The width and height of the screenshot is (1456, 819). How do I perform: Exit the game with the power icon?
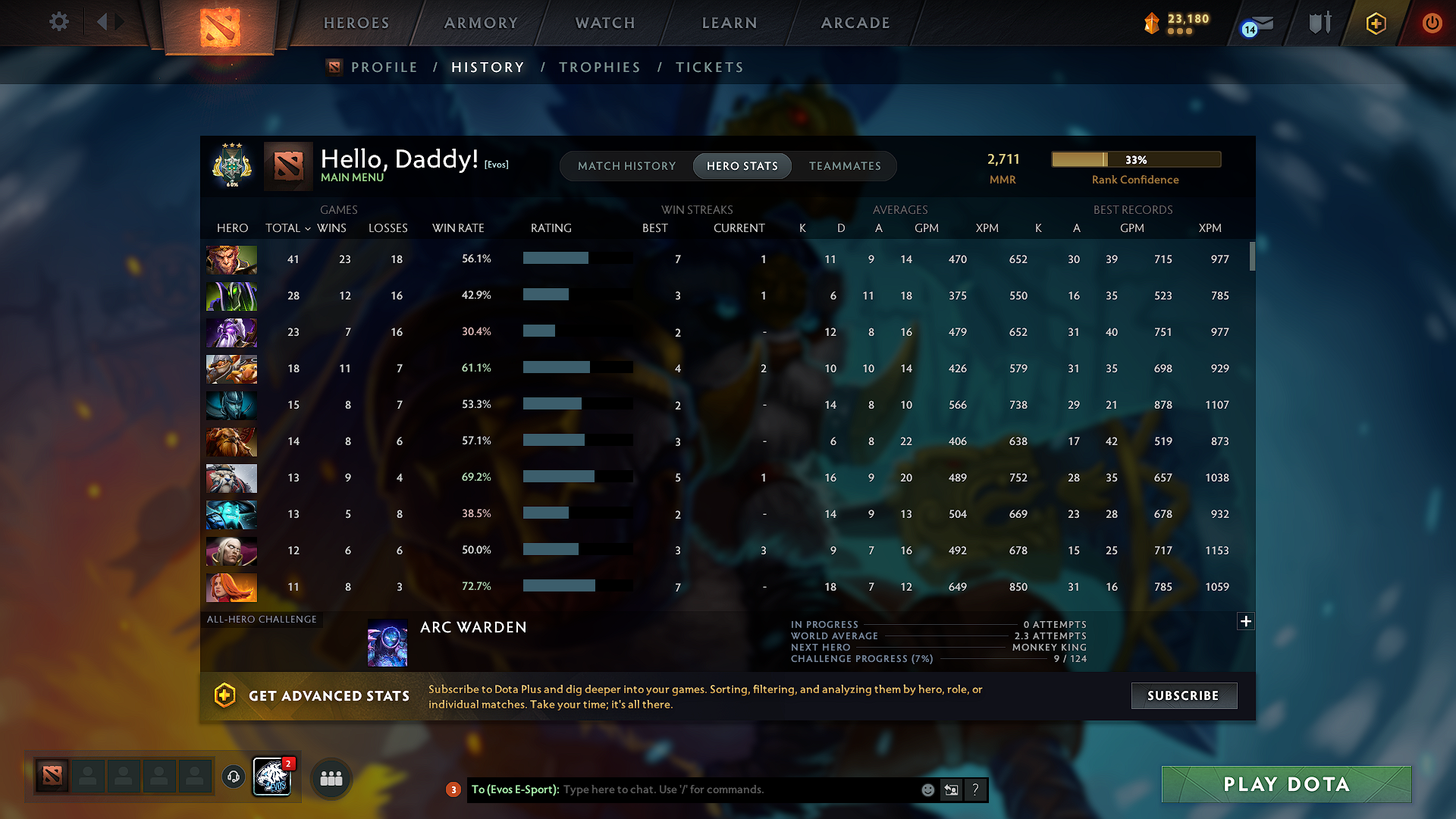[x=1432, y=24]
